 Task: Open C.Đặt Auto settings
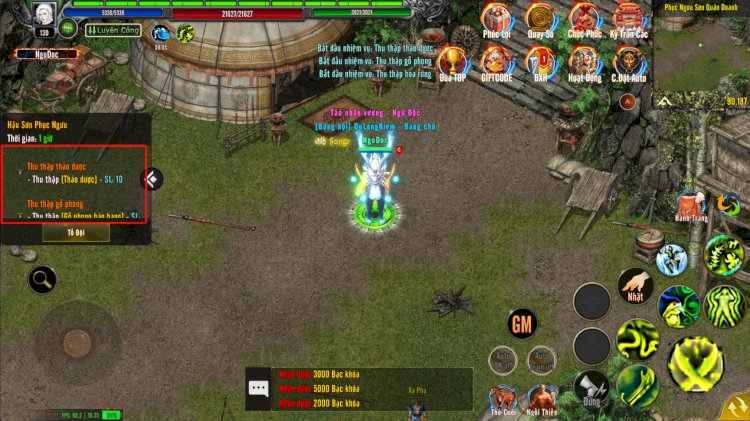(x=628, y=62)
